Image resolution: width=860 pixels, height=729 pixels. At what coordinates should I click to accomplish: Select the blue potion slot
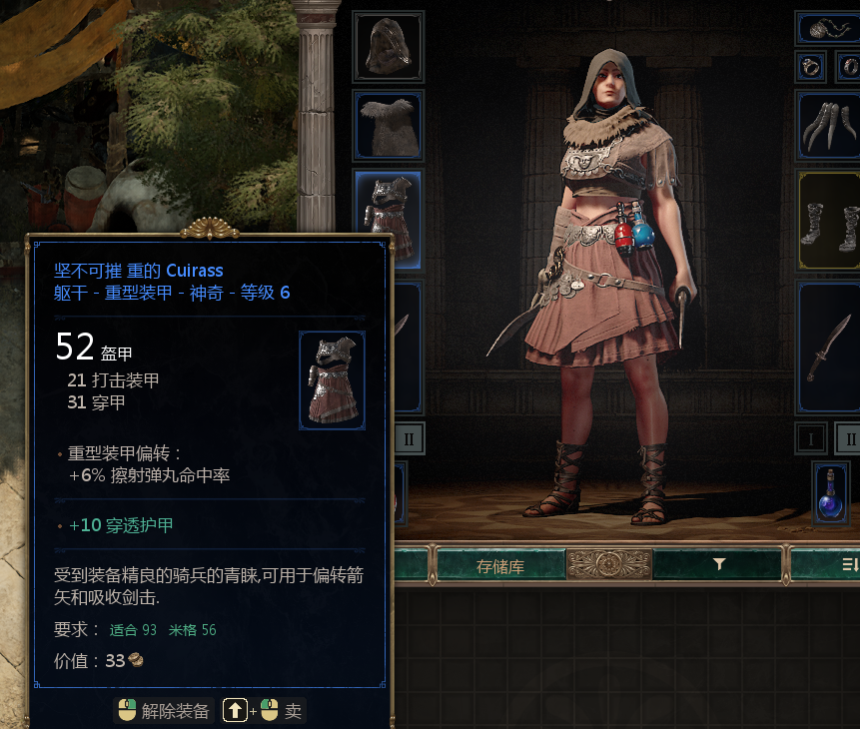tap(830, 493)
